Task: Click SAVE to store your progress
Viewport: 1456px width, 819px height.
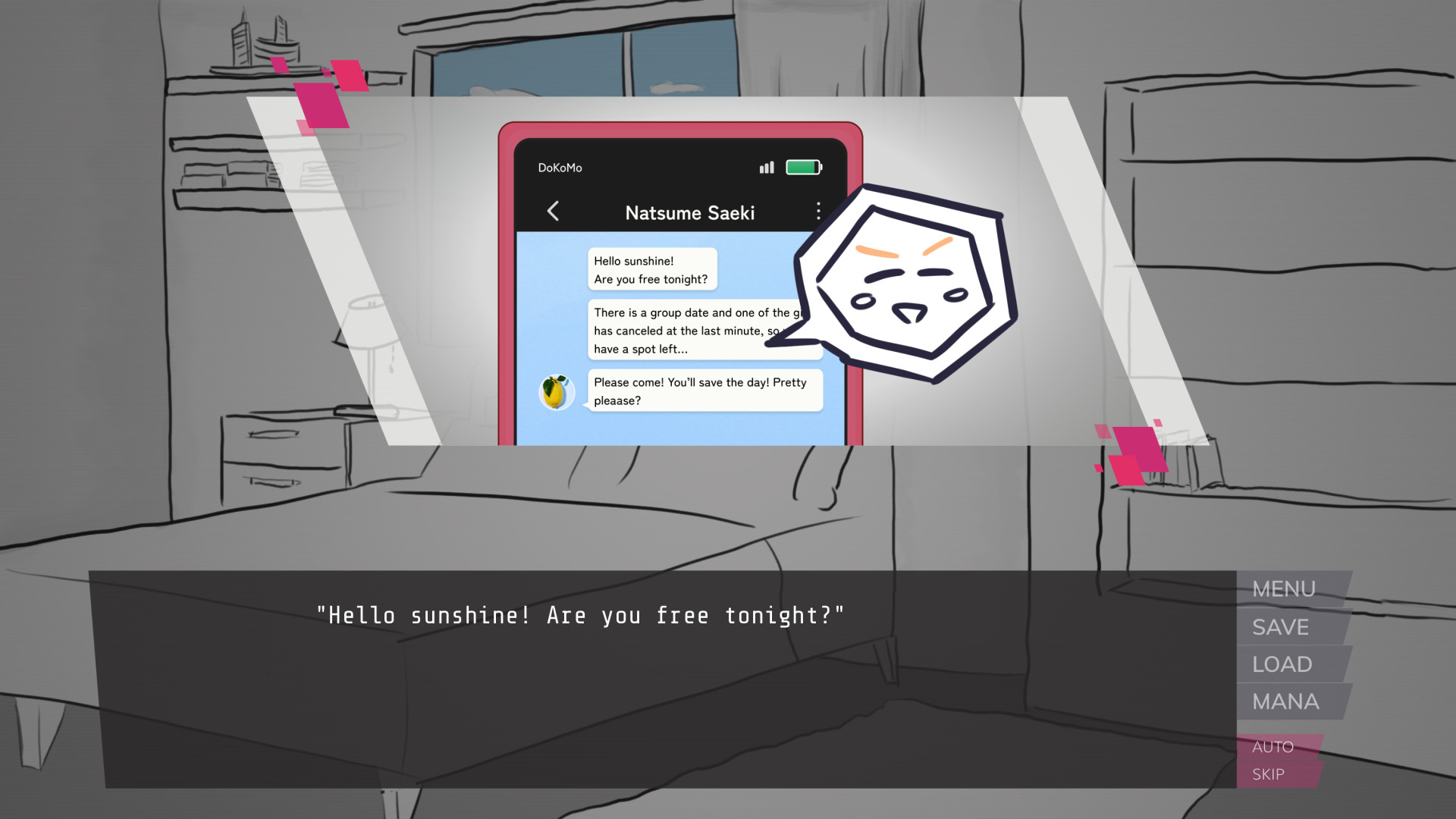Action: tap(1281, 627)
